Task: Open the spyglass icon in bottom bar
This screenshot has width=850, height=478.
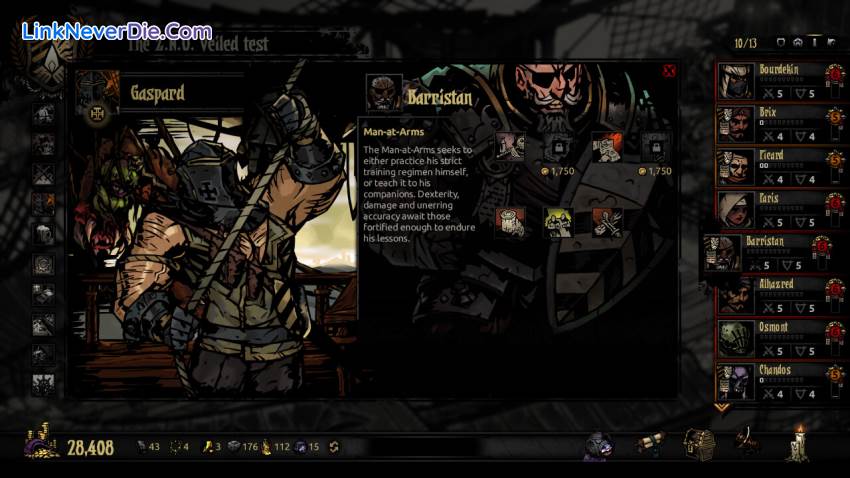Action: [651, 442]
